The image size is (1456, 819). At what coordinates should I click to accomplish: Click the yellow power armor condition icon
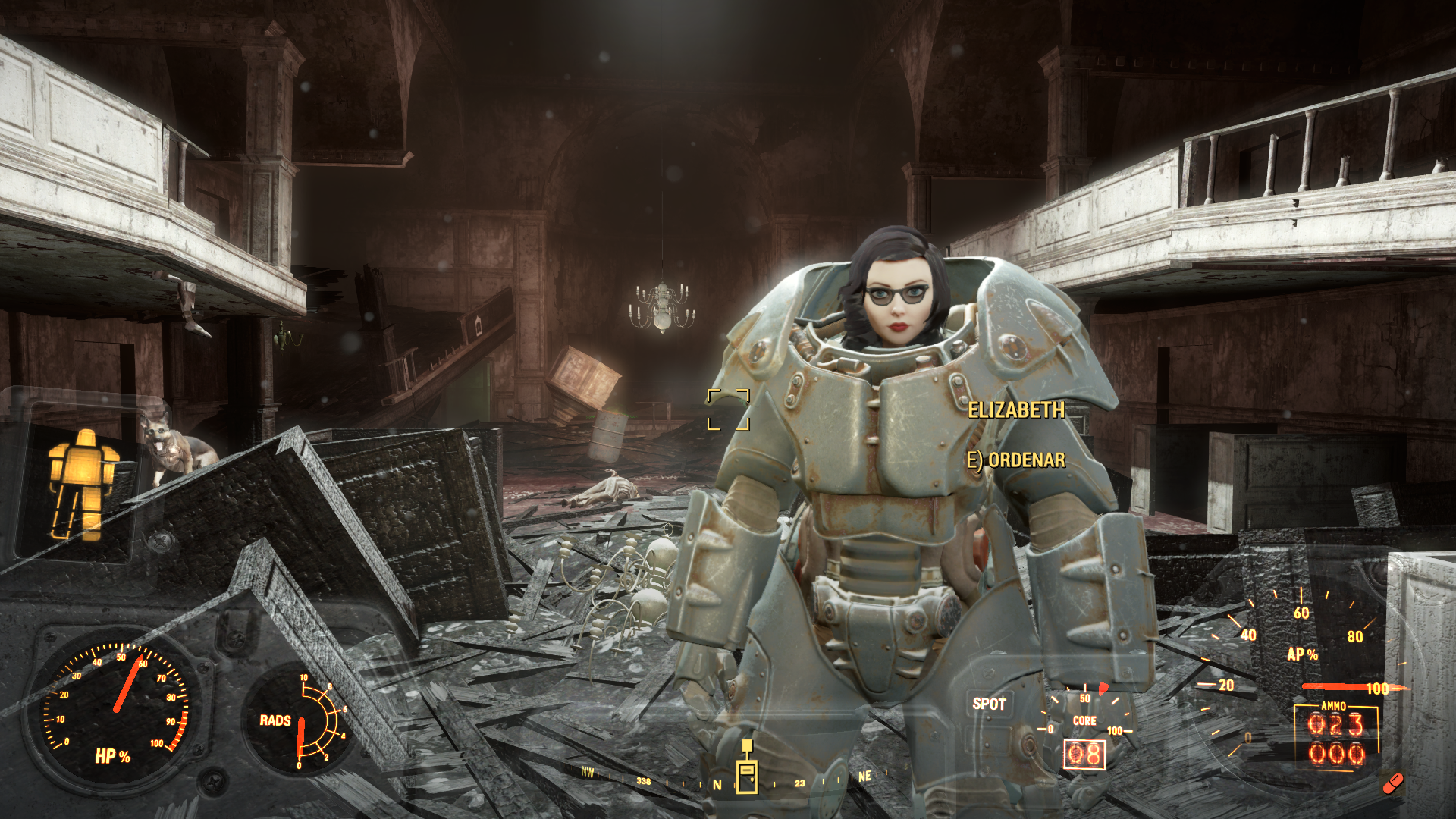coord(83,482)
